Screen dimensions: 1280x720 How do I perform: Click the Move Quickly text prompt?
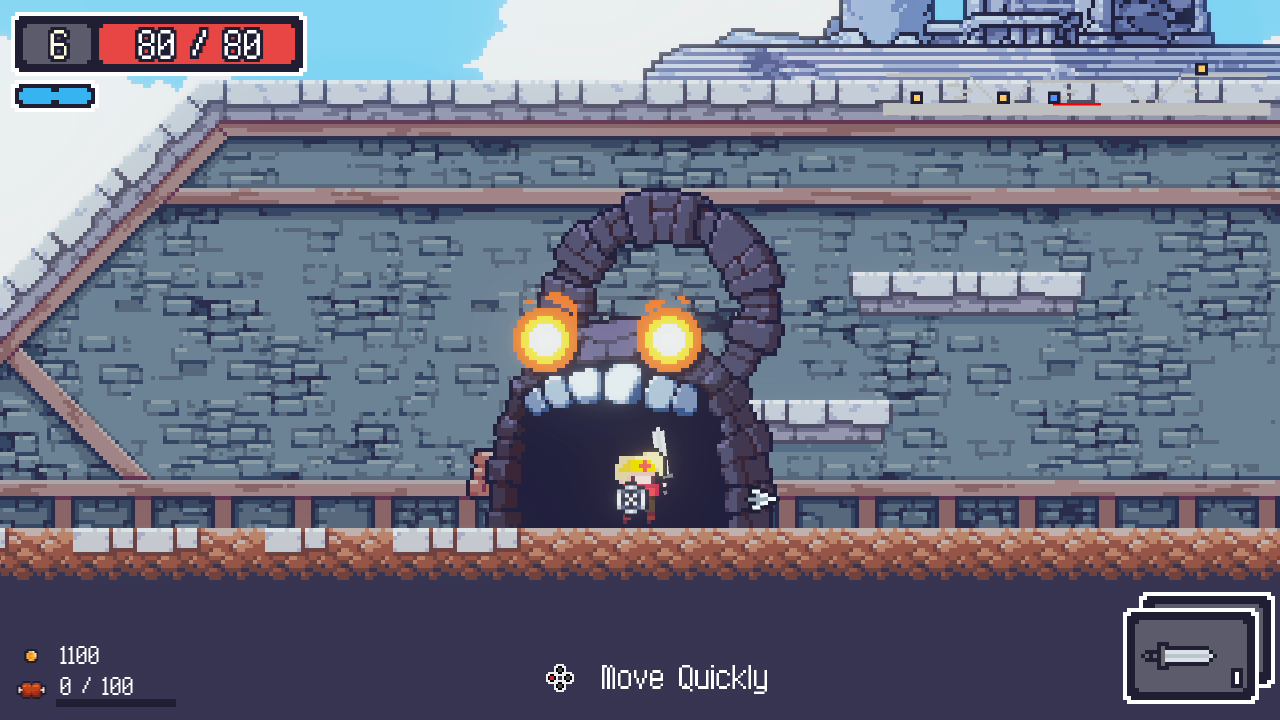pyautogui.click(x=683, y=677)
